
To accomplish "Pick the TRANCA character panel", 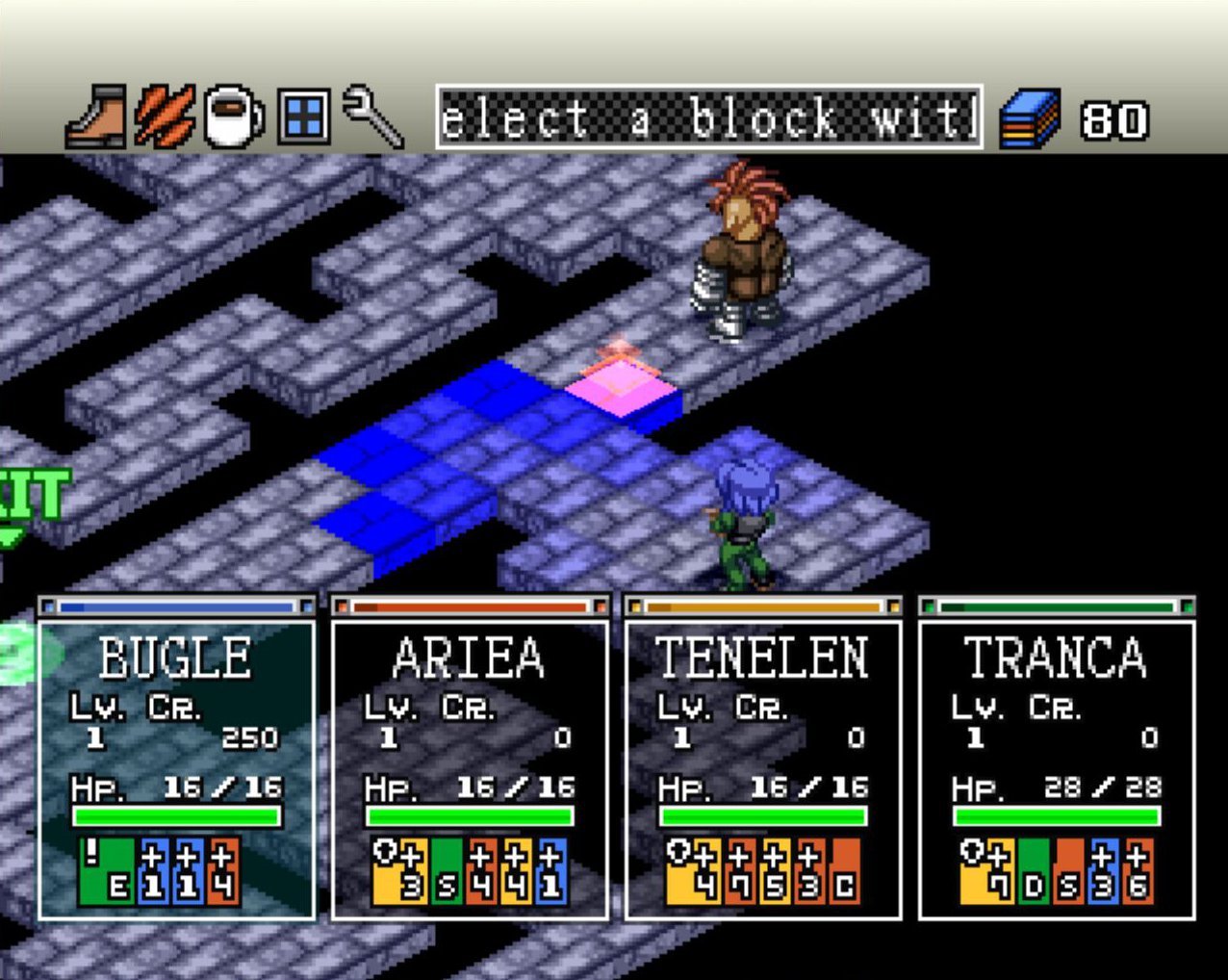I will [x=1057, y=770].
